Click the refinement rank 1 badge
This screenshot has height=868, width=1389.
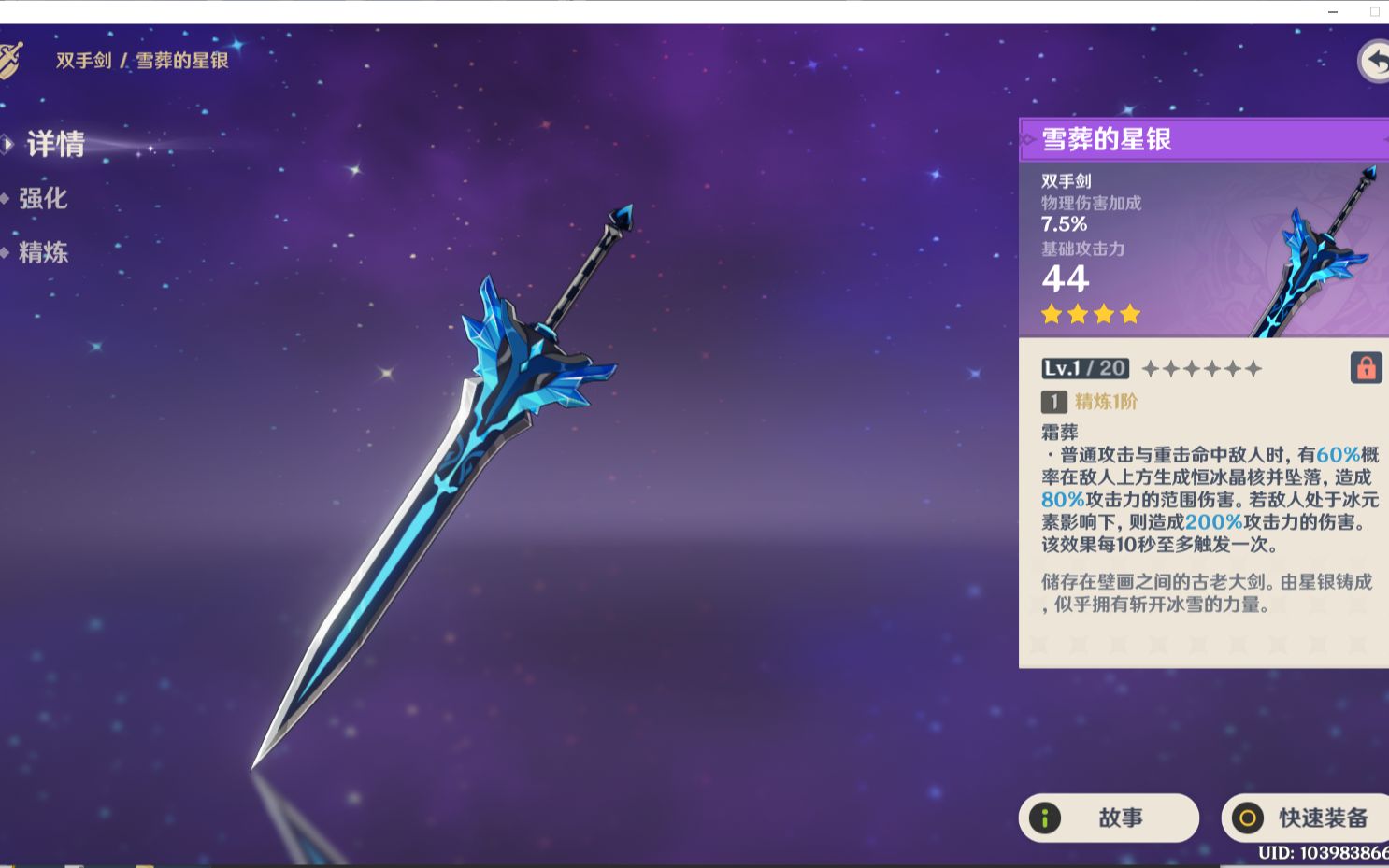click(1052, 402)
